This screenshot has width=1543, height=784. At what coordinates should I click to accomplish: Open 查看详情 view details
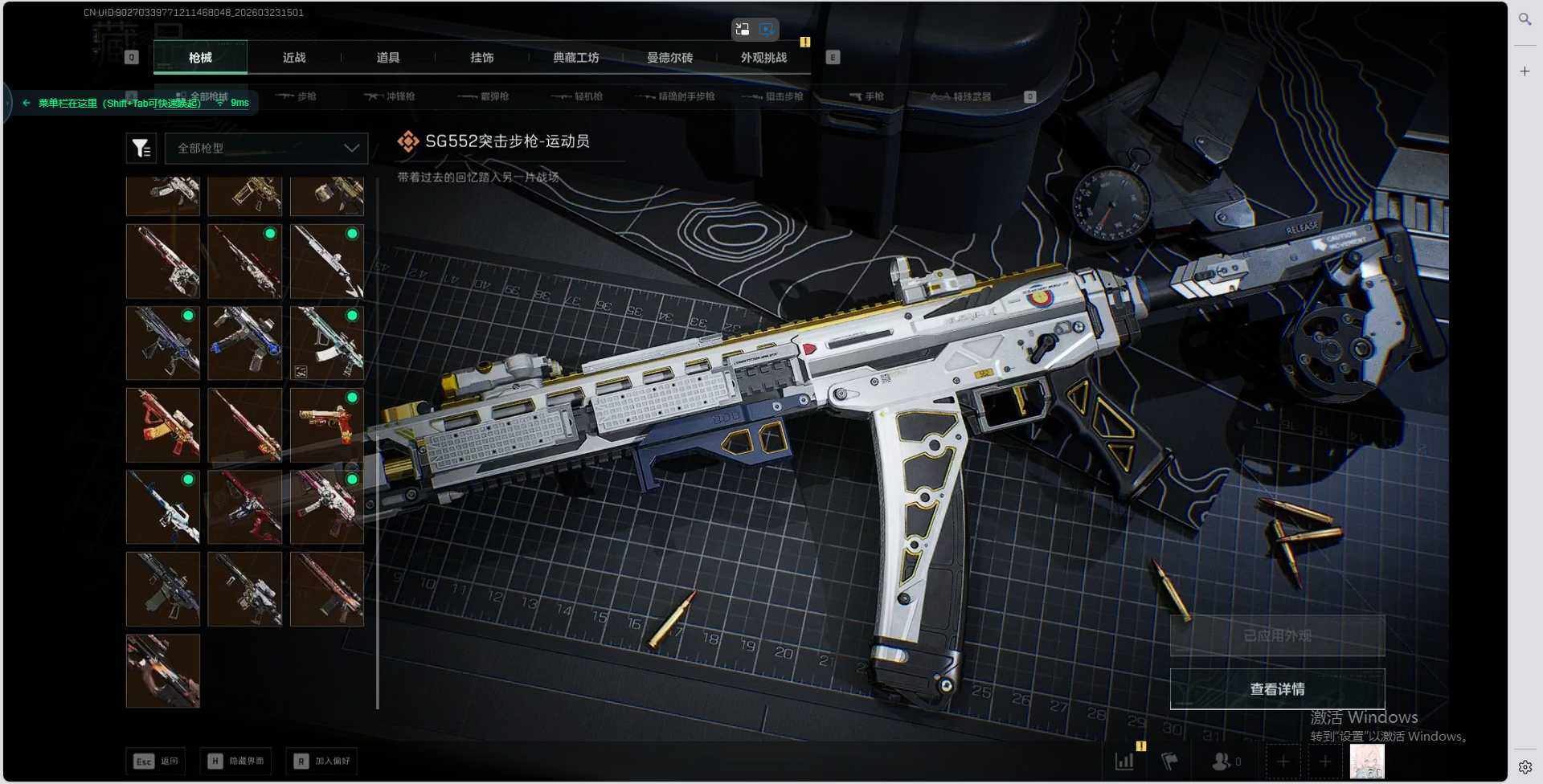(x=1277, y=689)
